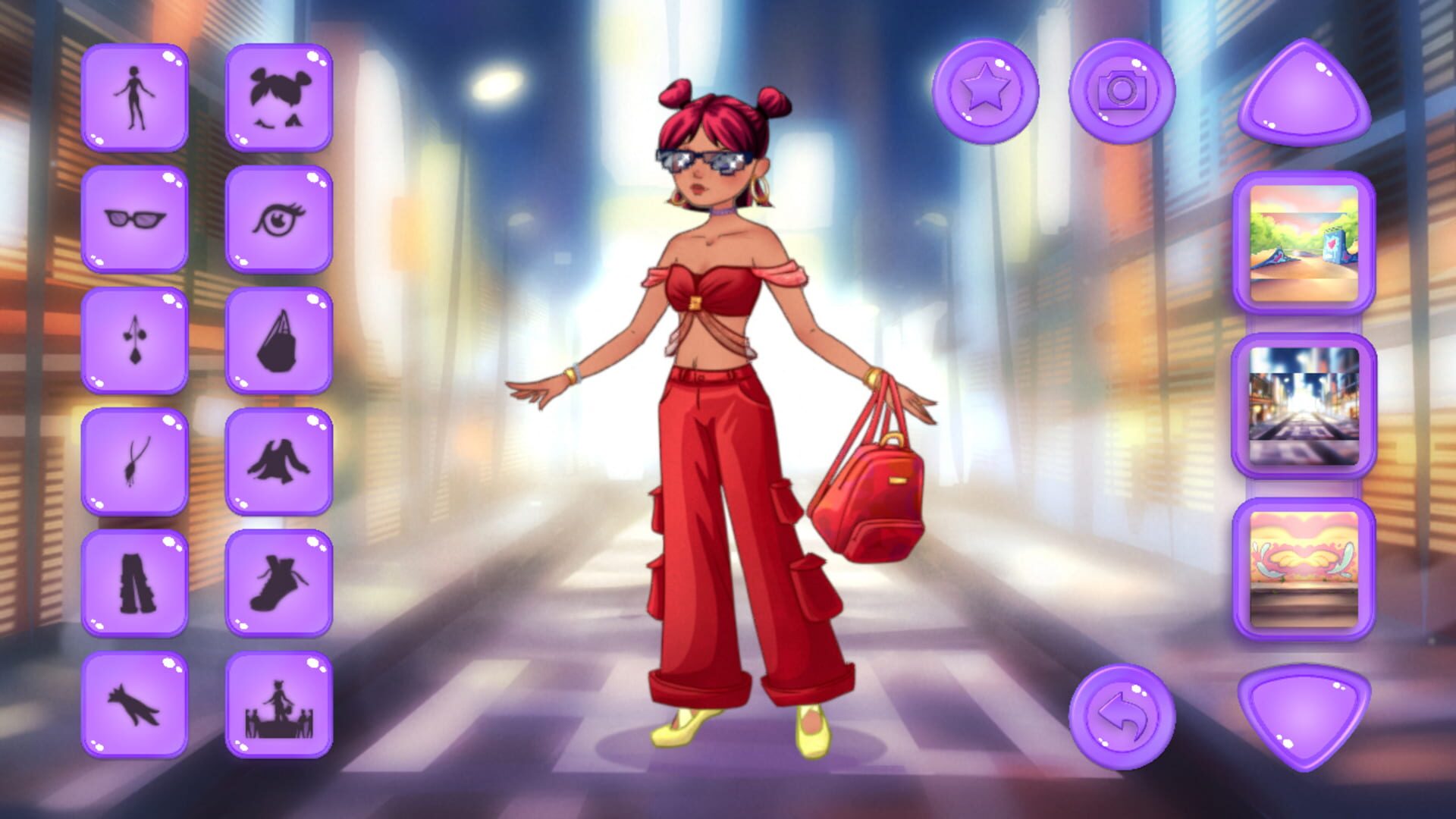Select the earrings category icon
1456x819 pixels.
pos(135,340)
